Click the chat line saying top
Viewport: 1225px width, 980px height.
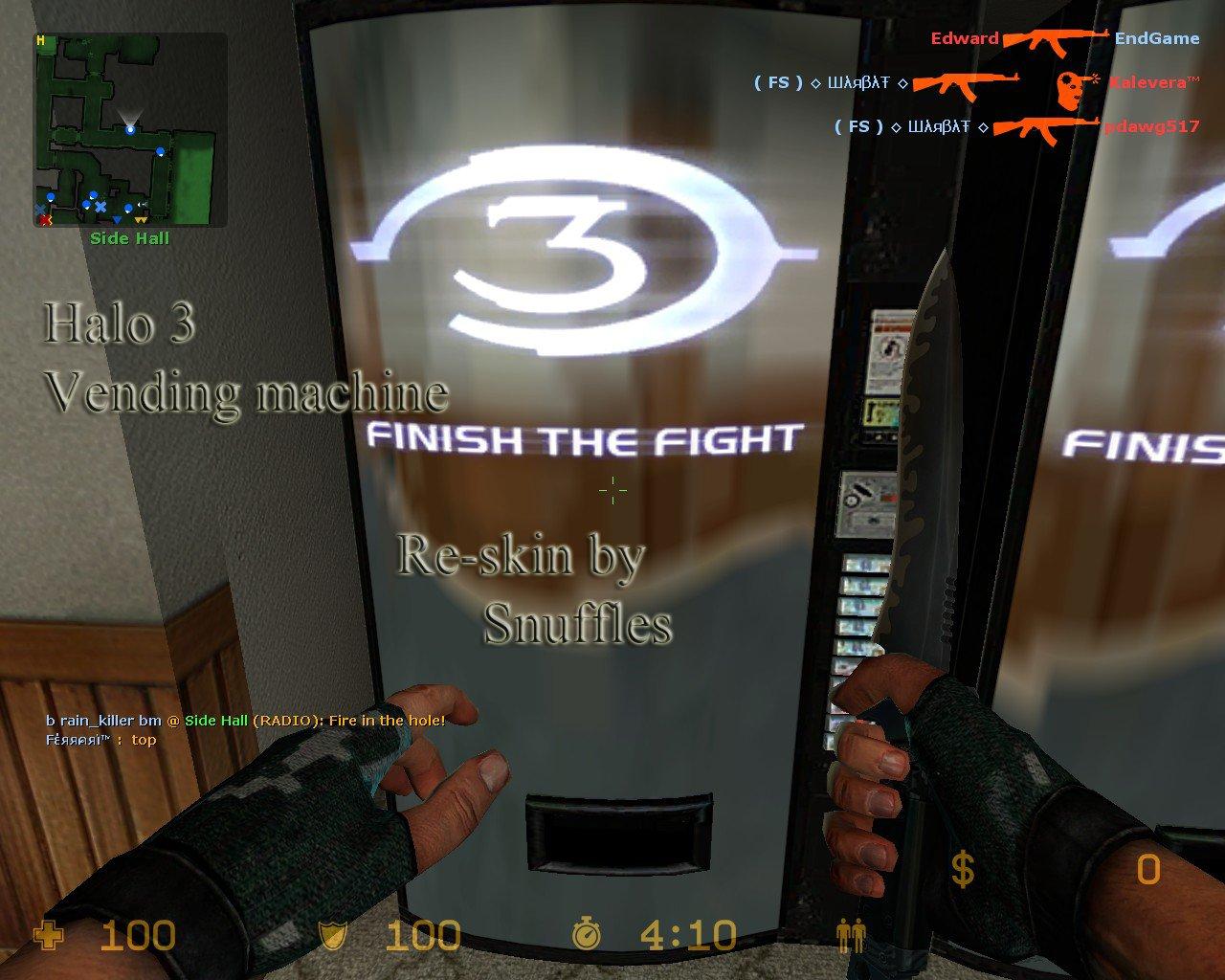(100, 739)
